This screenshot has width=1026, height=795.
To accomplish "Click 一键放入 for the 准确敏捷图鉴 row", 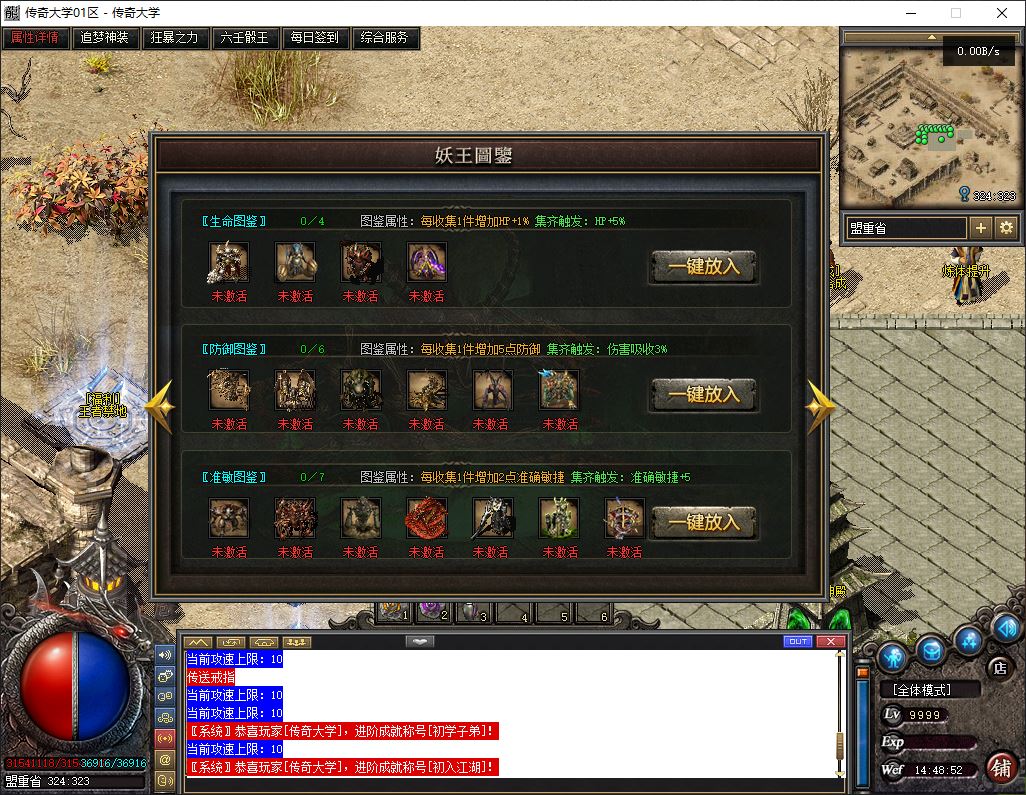I will tap(703, 522).
